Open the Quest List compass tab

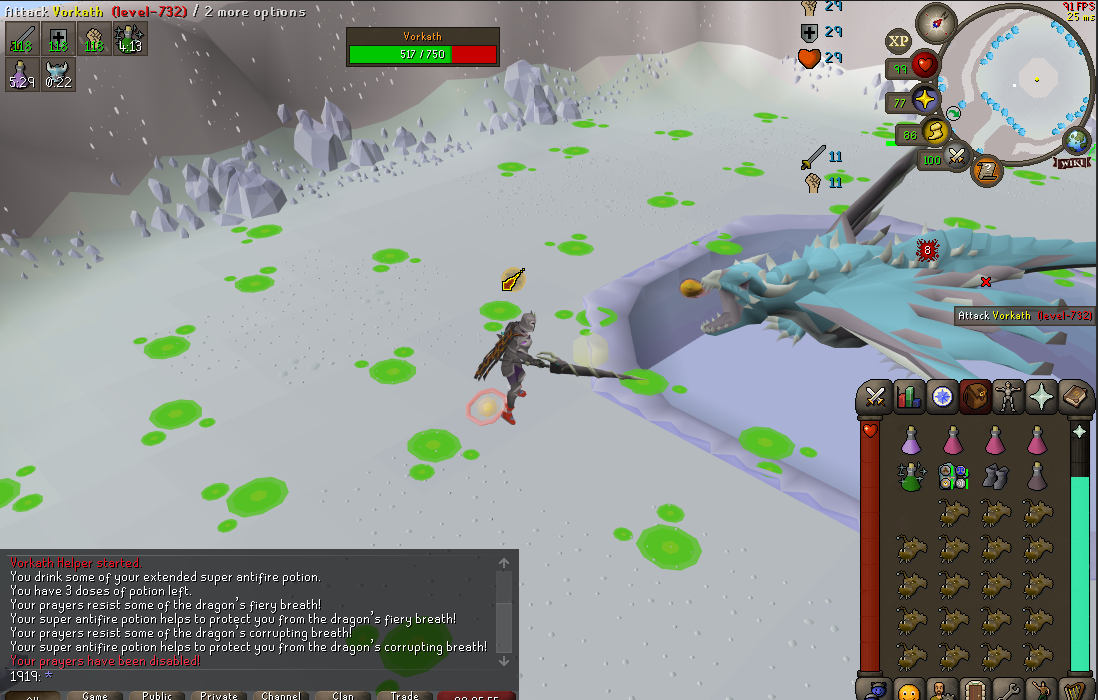942,397
